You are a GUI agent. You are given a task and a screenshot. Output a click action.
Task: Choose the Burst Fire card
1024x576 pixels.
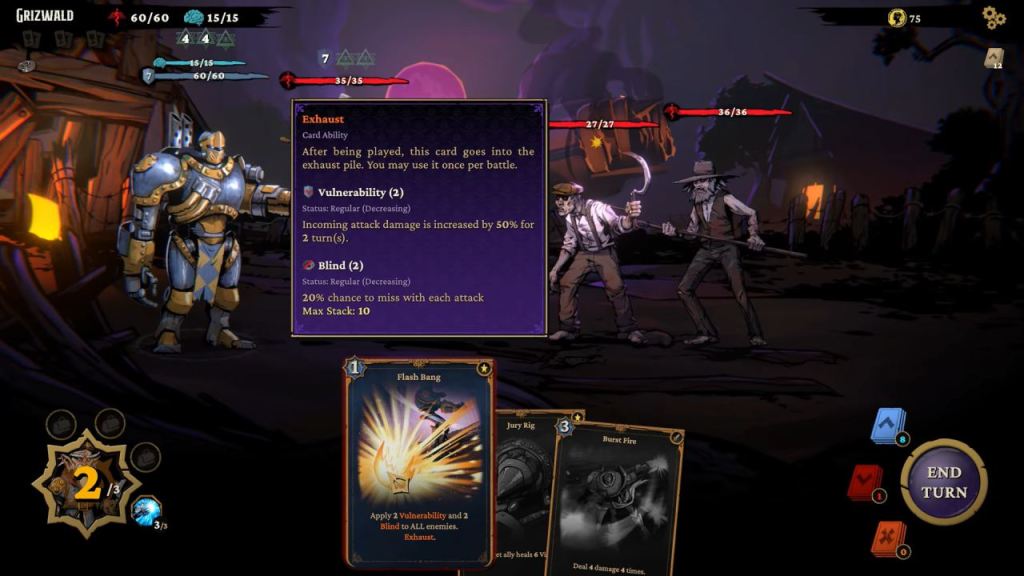615,495
